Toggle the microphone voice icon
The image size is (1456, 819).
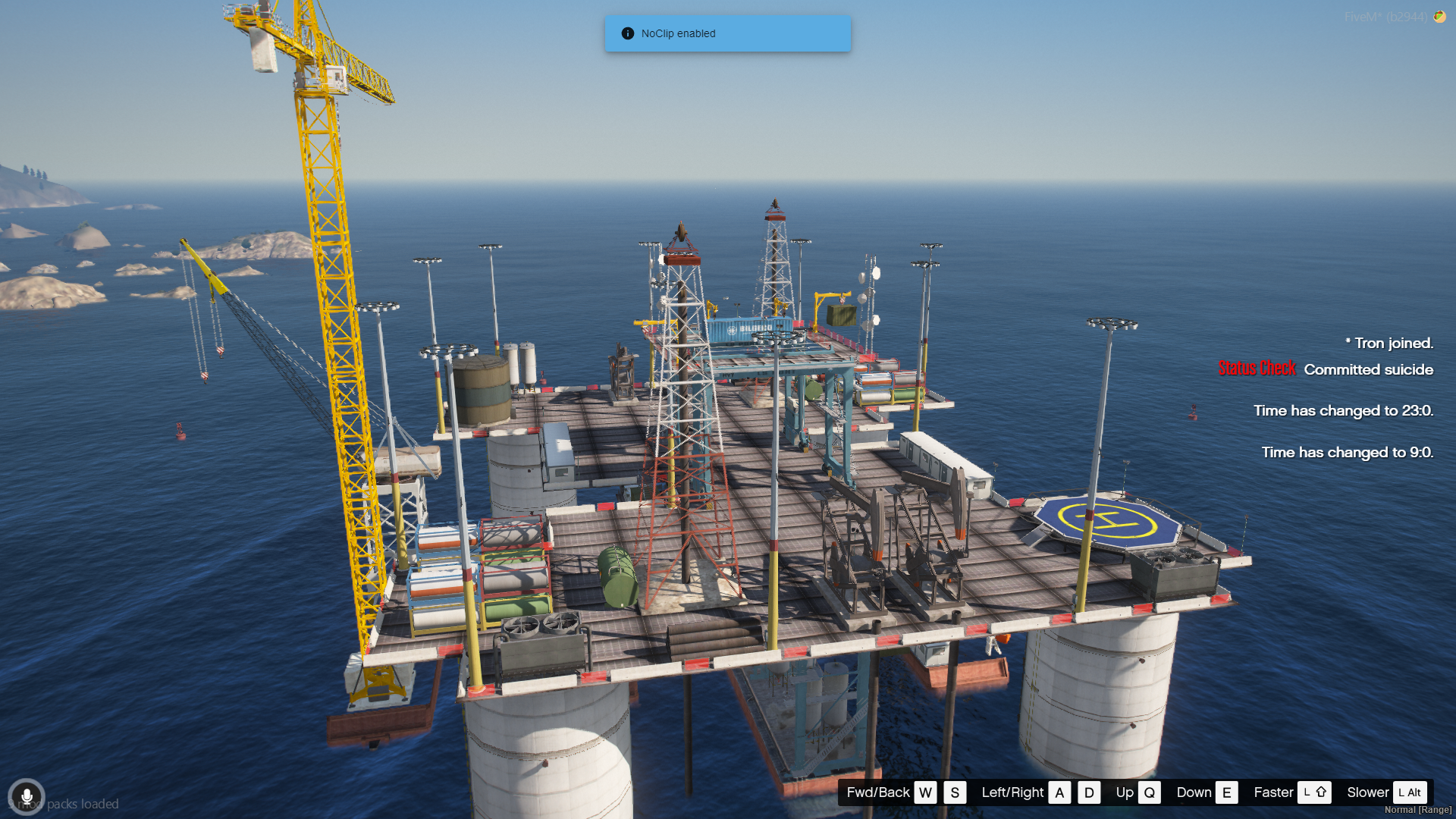pyautogui.click(x=27, y=797)
